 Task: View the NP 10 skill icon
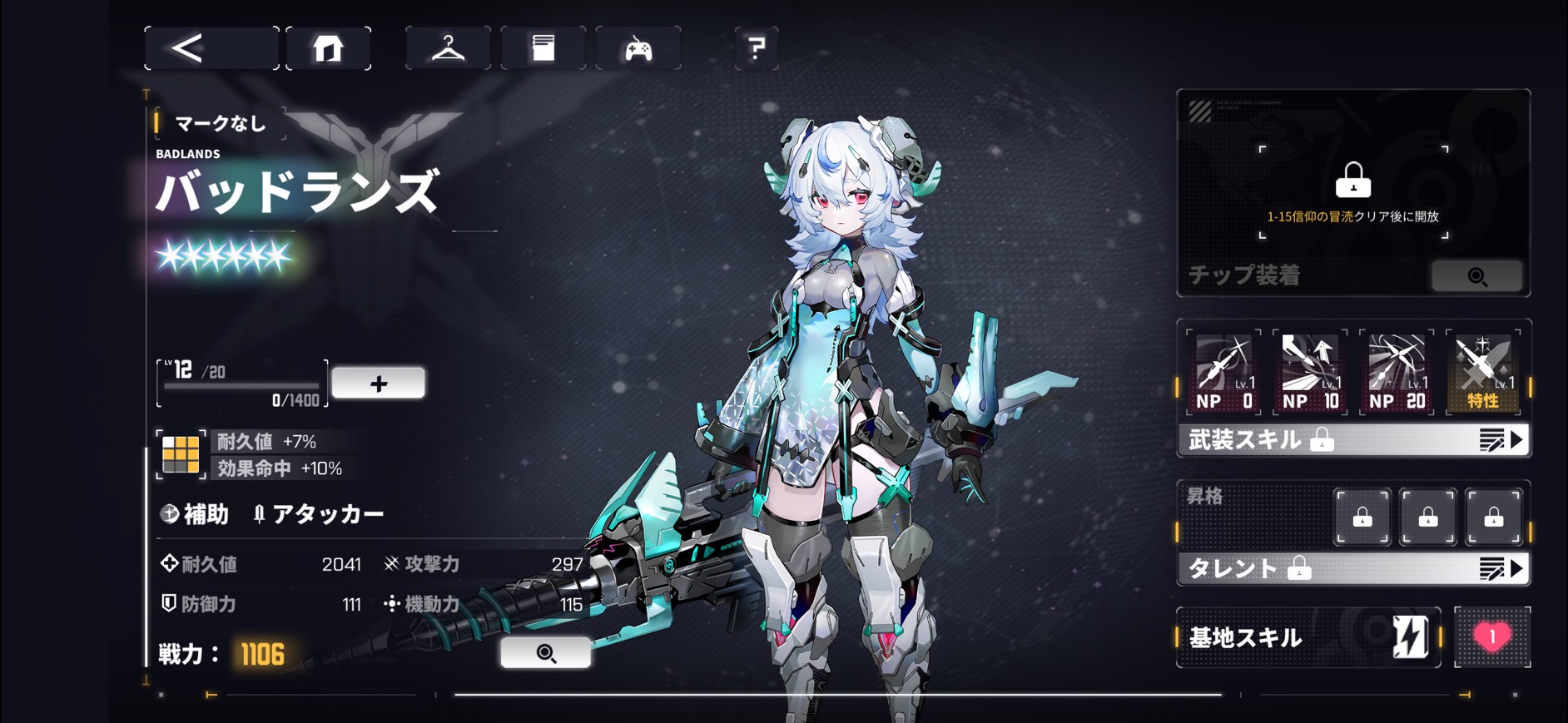coord(1310,372)
